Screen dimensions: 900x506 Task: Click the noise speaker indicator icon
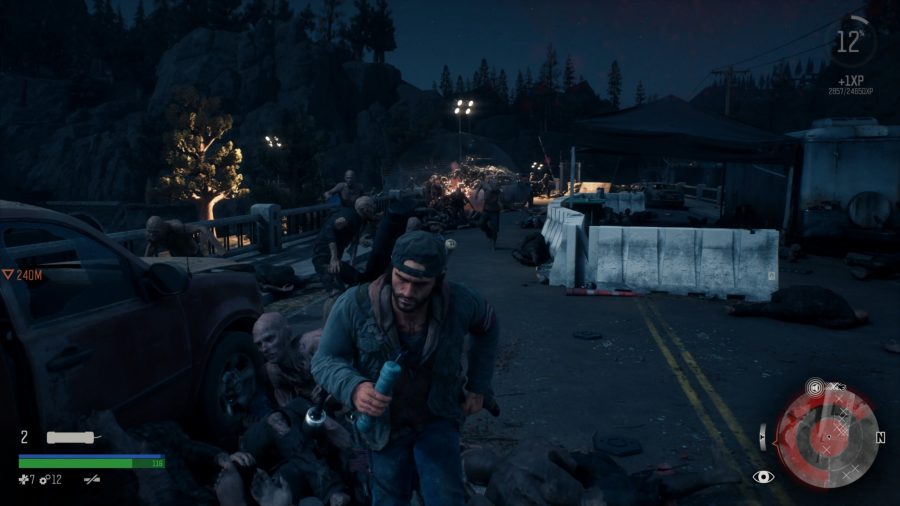[816, 386]
